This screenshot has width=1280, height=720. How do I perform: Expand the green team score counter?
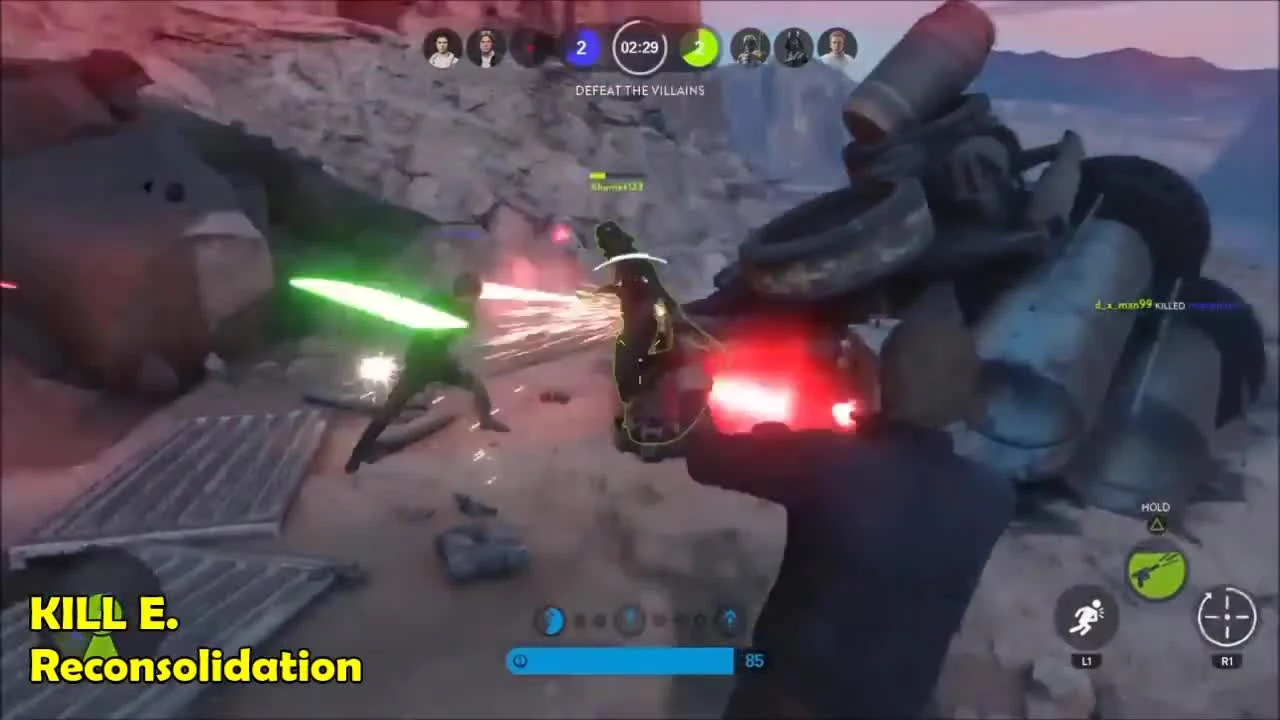pos(699,47)
